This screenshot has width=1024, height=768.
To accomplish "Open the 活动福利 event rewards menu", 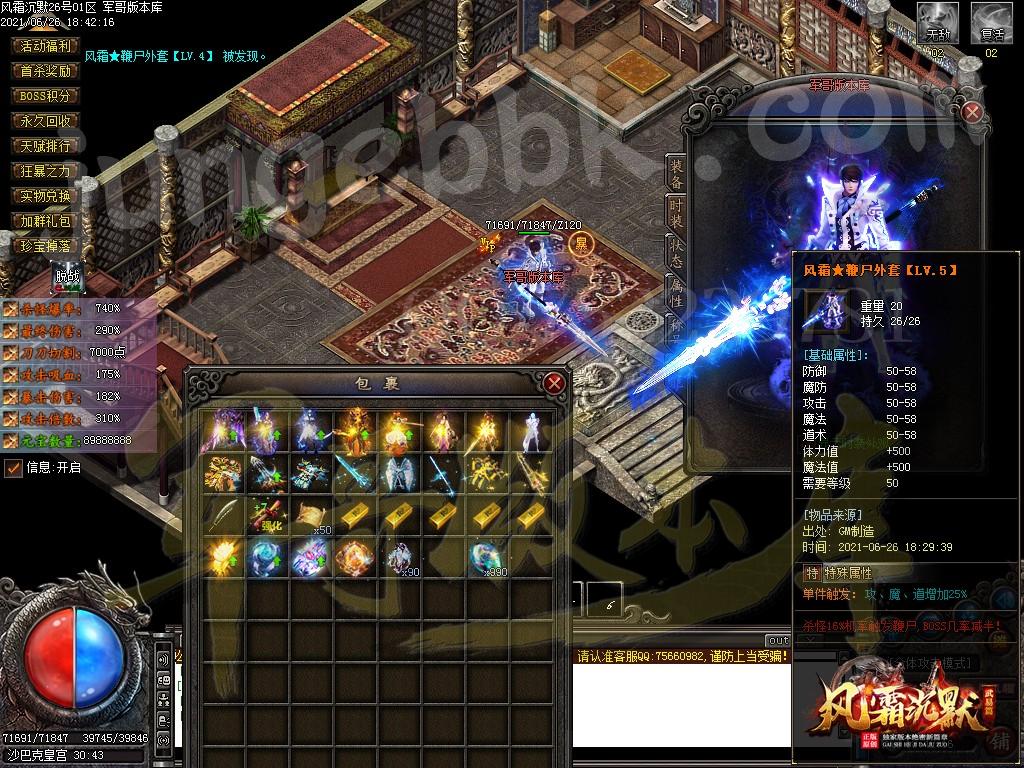I will click(45, 46).
